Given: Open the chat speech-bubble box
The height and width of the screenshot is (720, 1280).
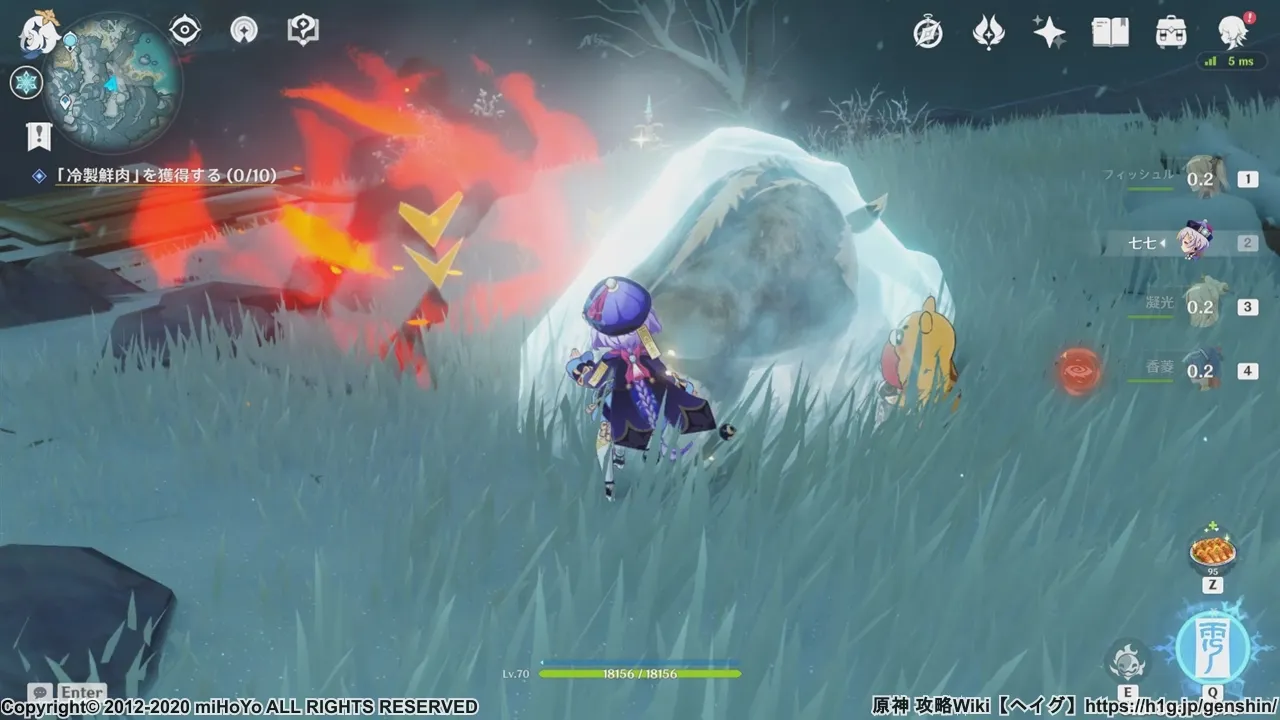Looking at the screenshot, I should point(41,692).
